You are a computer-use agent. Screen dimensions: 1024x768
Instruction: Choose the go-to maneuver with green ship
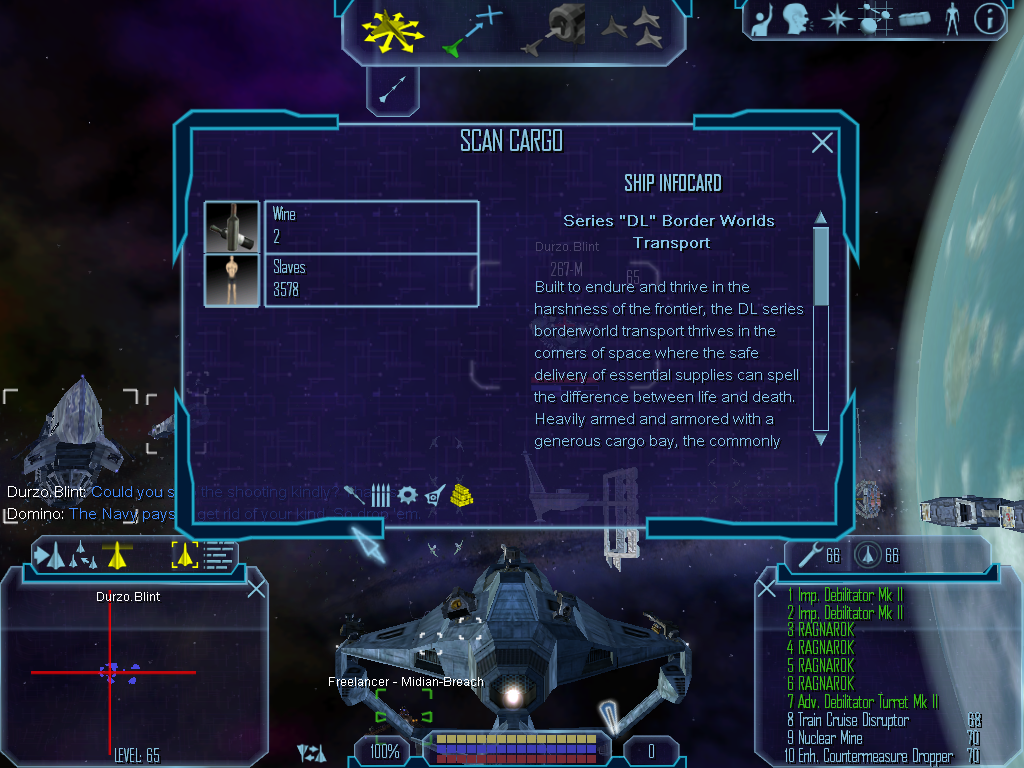pyautogui.click(x=471, y=30)
